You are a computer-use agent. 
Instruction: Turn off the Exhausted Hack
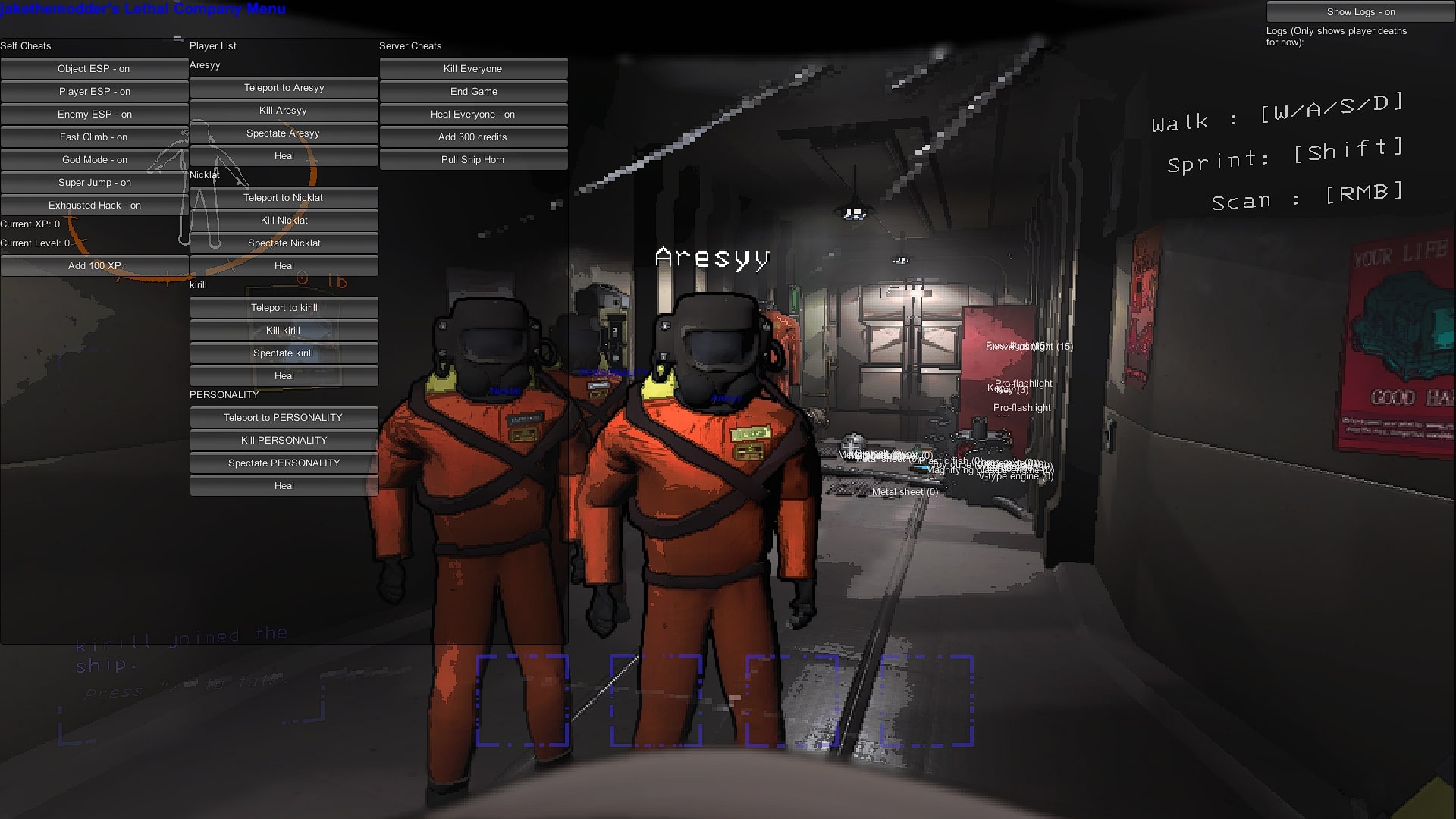pos(94,206)
